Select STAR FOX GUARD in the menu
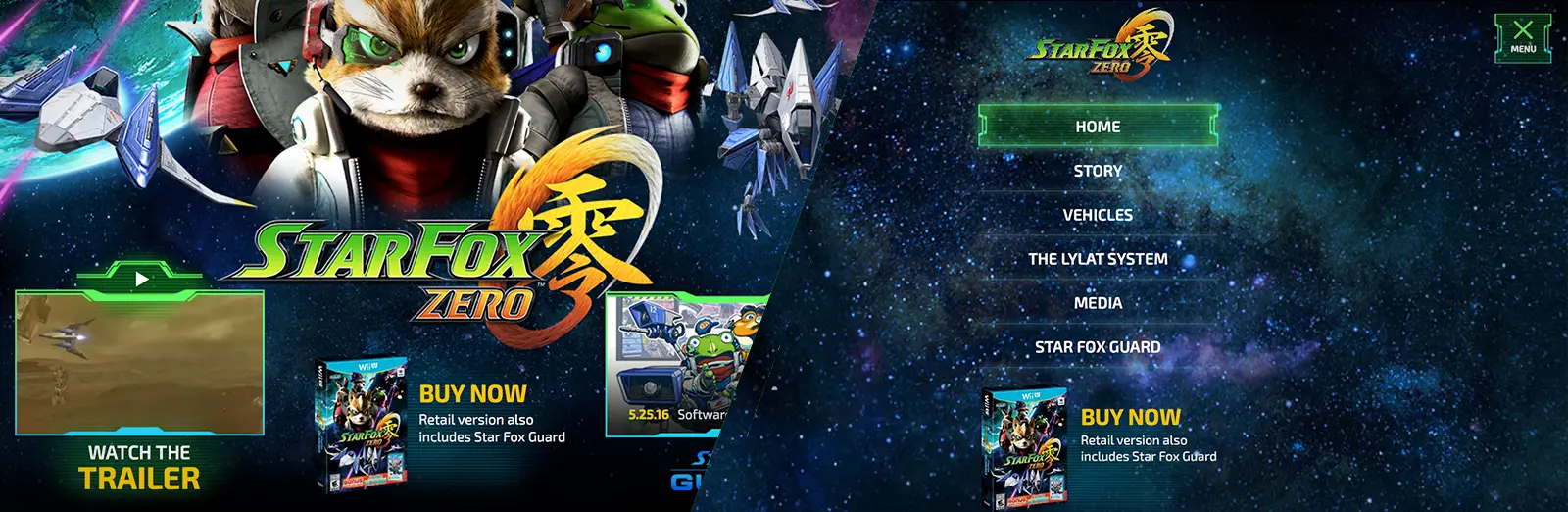 (x=1098, y=347)
